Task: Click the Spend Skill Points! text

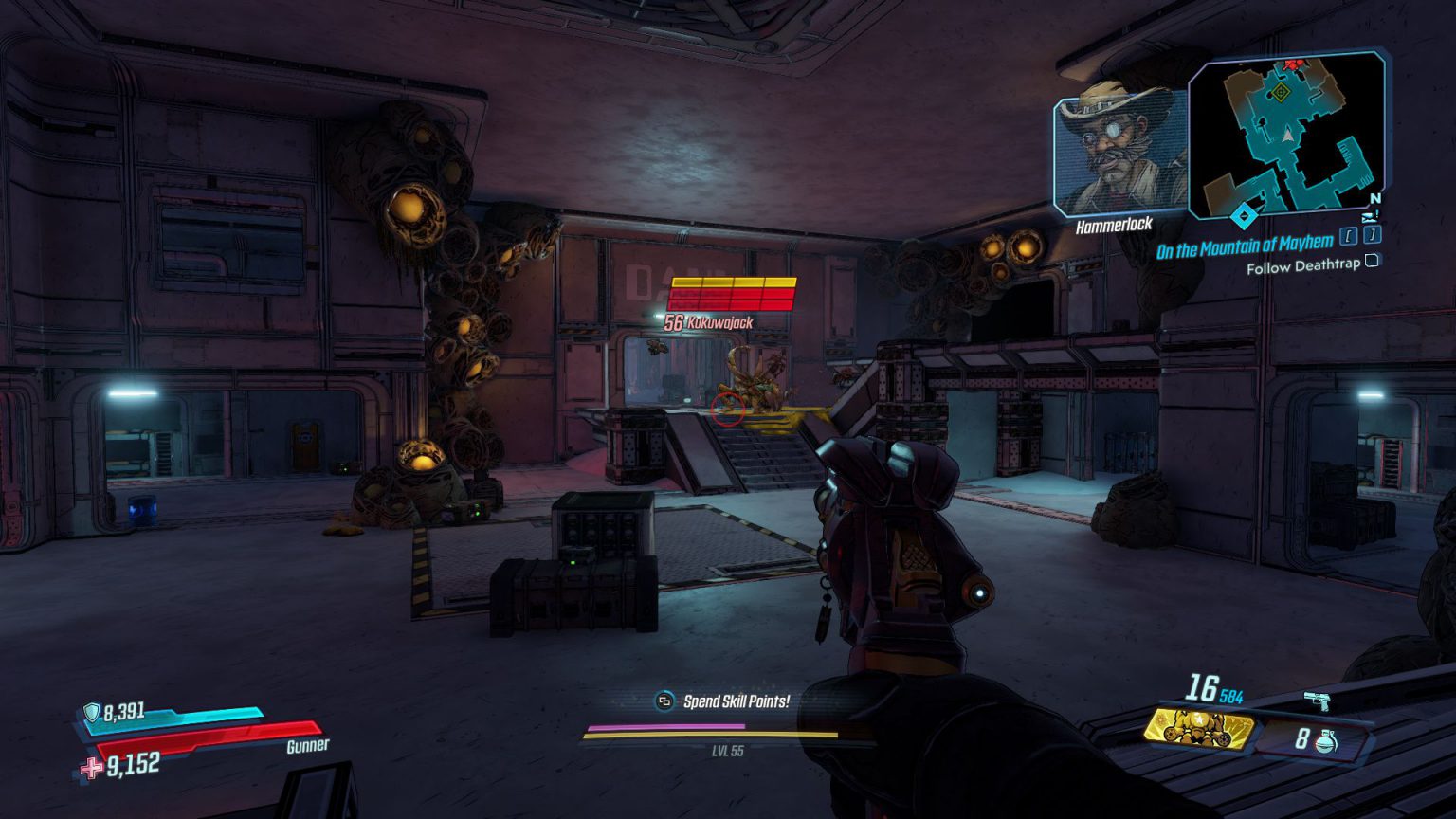Action: pos(736,703)
